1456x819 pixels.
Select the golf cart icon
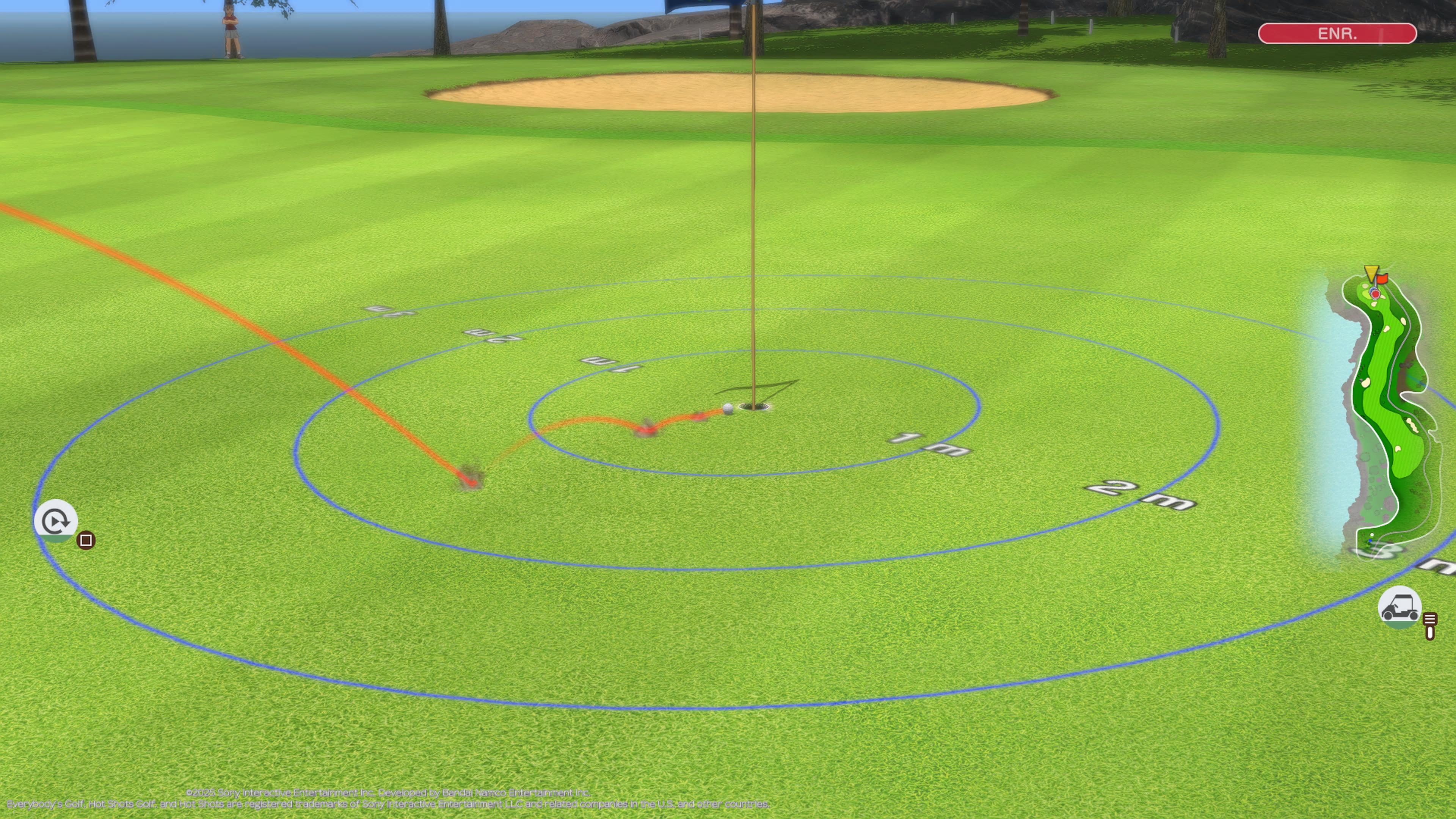click(1400, 607)
